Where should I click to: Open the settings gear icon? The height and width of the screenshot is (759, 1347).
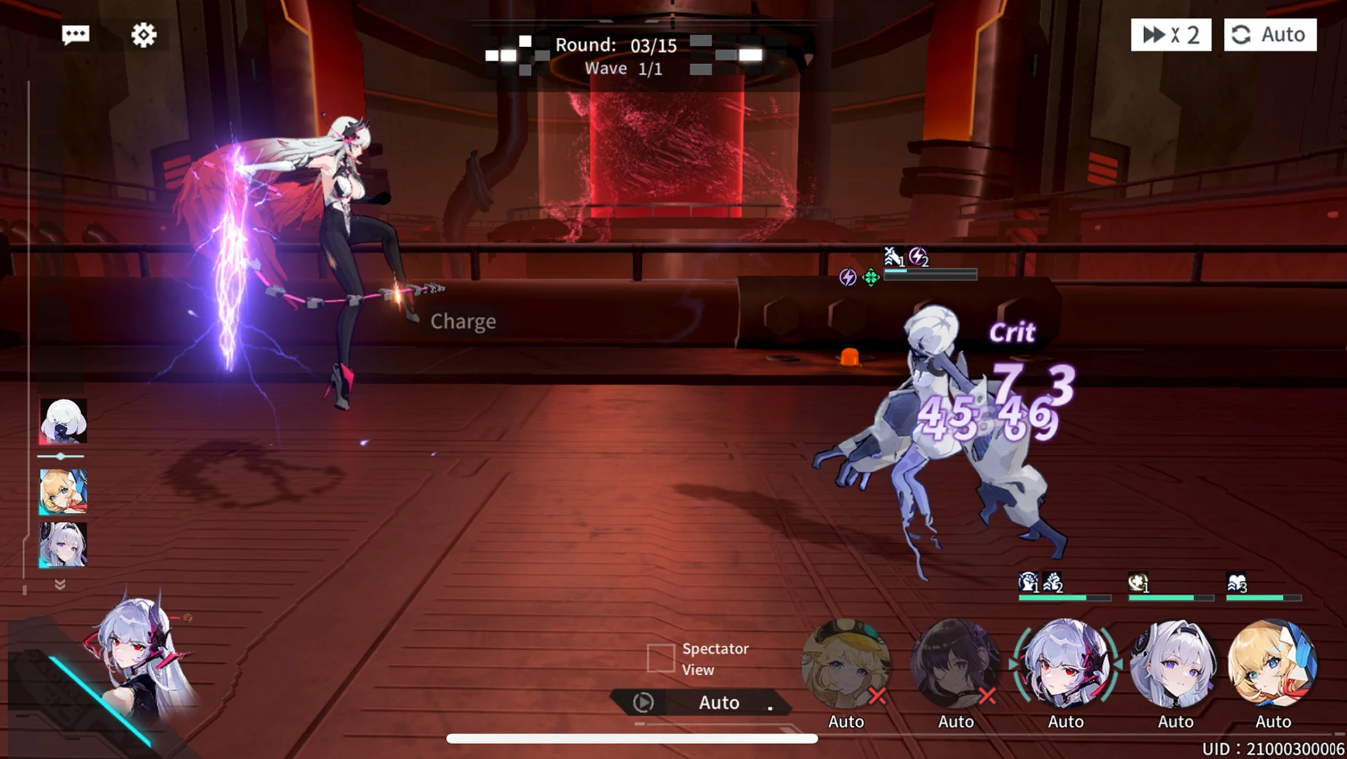[143, 34]
